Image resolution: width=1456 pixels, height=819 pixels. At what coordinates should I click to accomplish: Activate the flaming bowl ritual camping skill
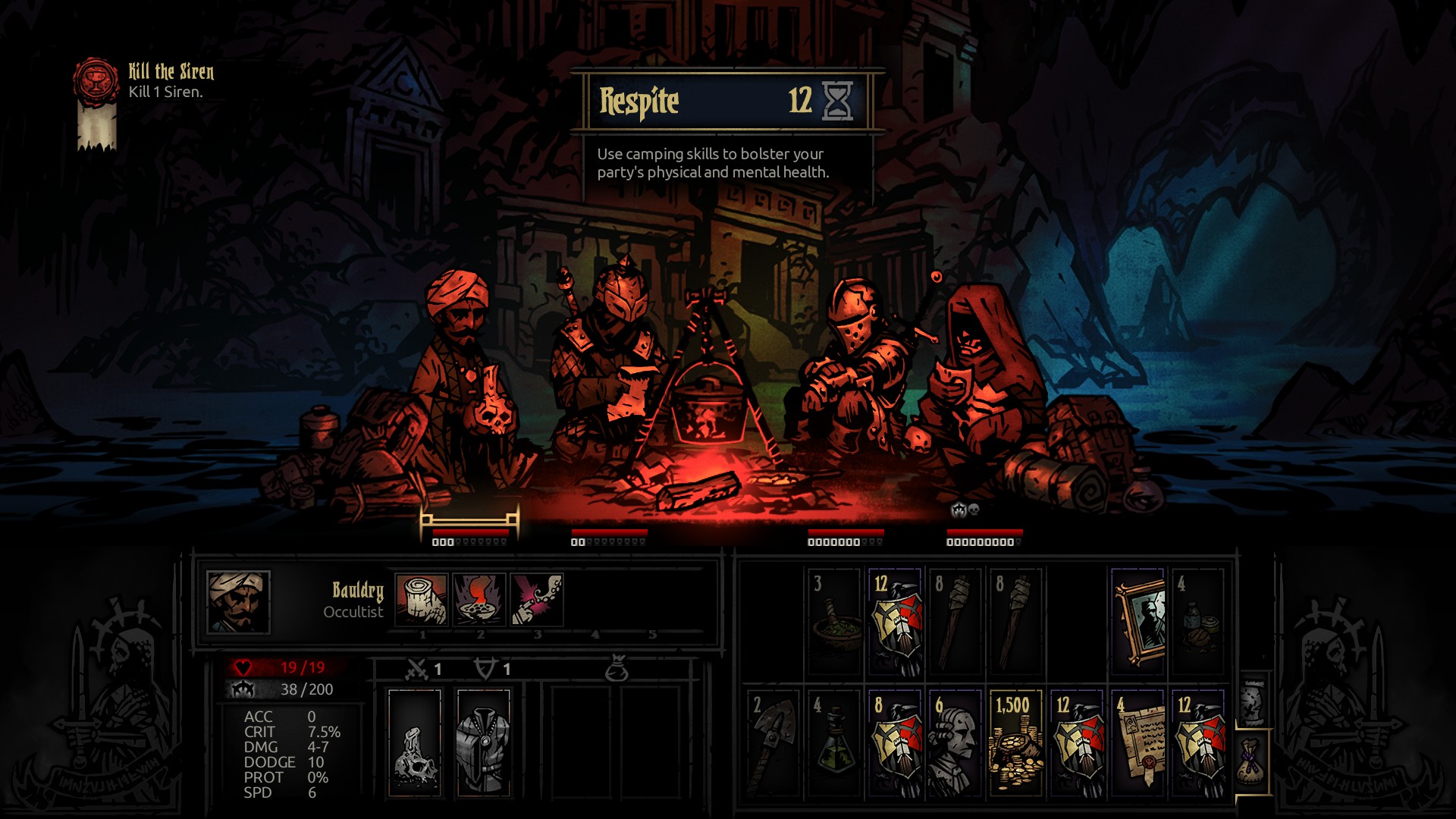[x=479, y=600]
